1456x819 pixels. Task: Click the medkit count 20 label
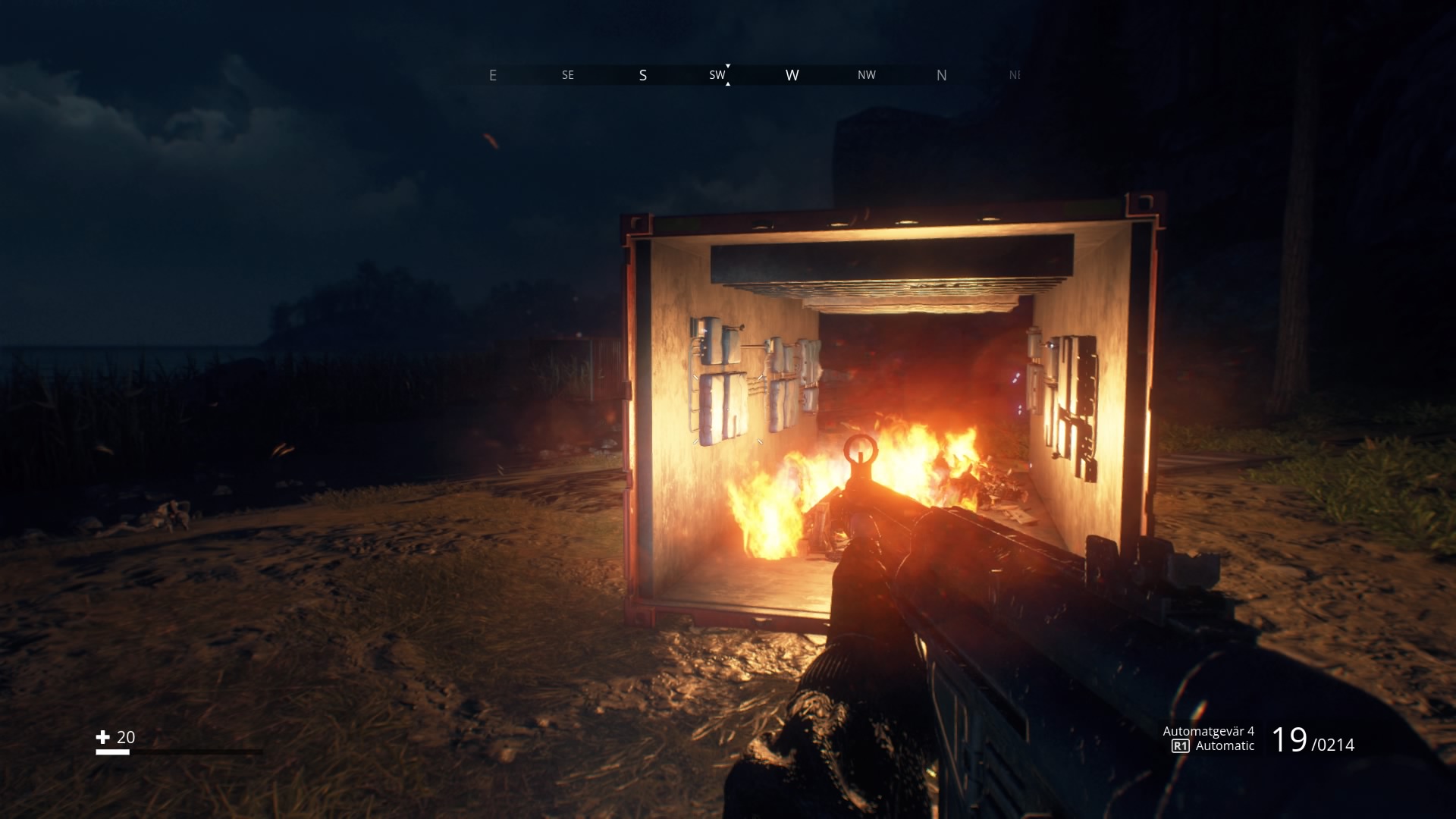(x=126, y=736)
